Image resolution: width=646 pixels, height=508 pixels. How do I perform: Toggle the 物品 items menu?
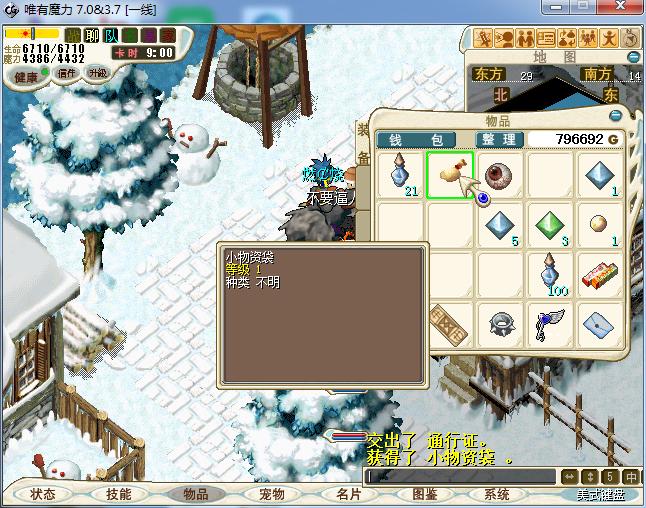pyautogui.click(x=195, y=494)
